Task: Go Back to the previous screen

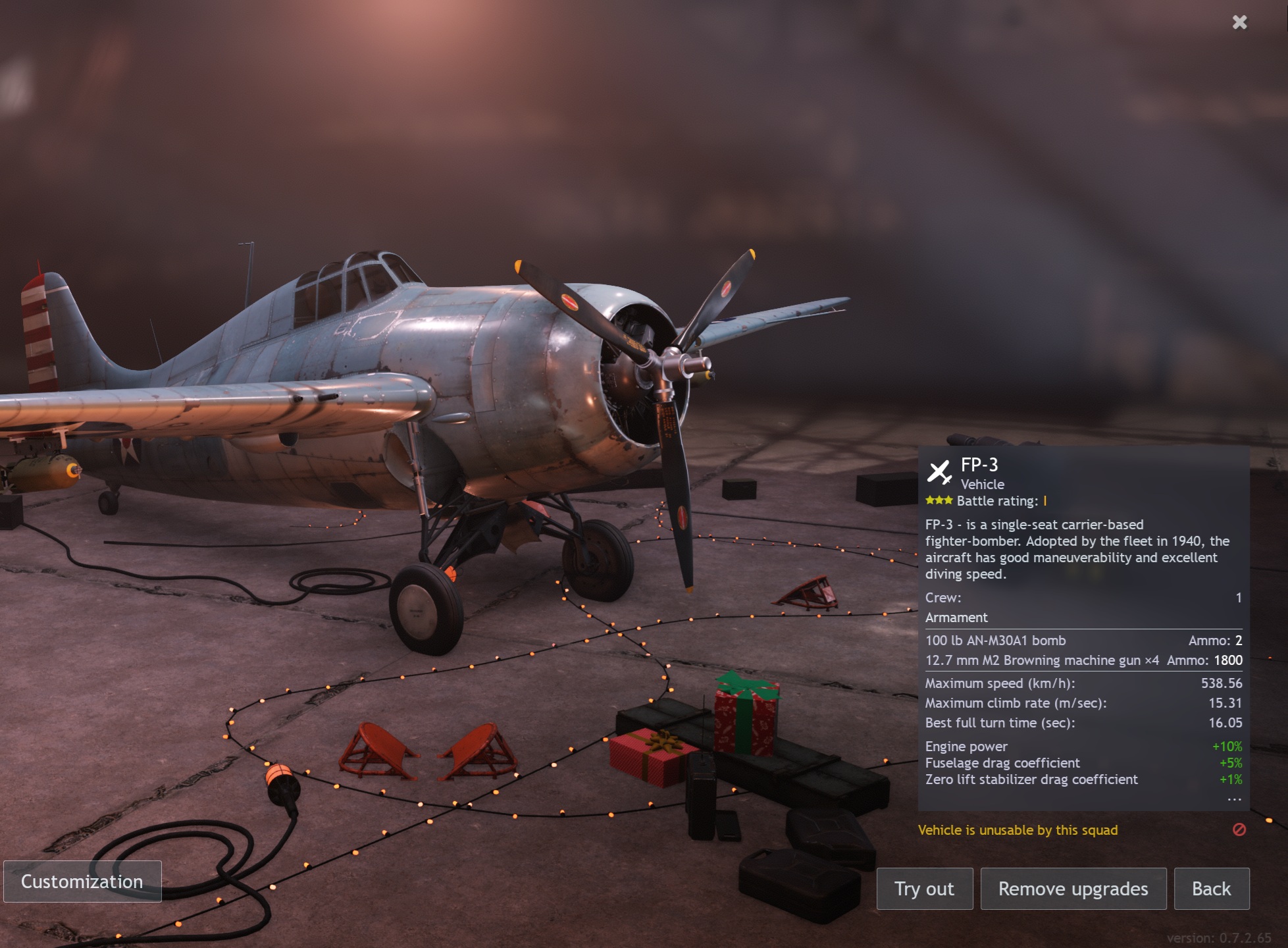Action: [1211, 889]
